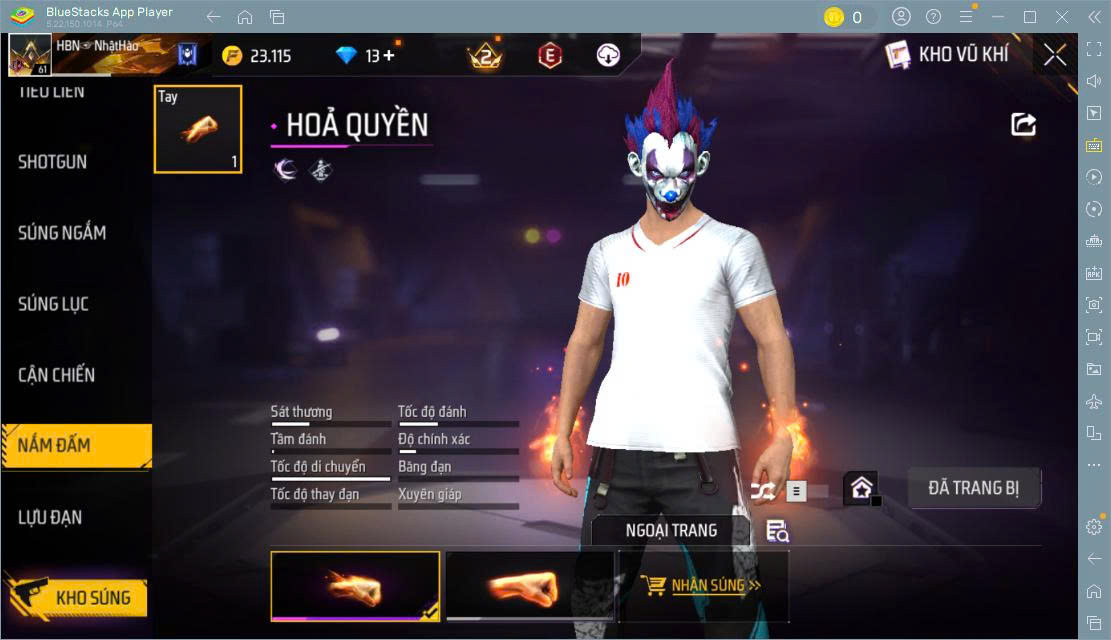Image resolution: width=1111 pixels, height=640 pixels.
Task: Open the skin detail magnifier icon
Action: pos(777,531)
